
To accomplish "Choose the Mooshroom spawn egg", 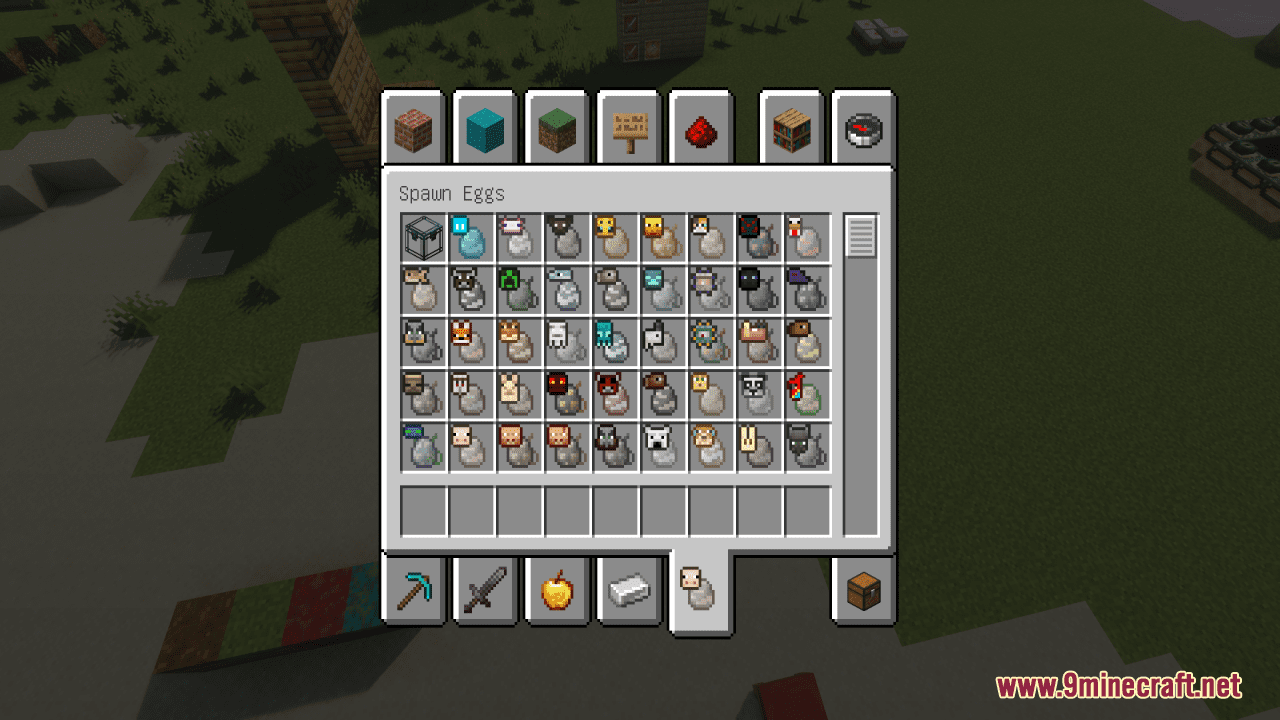I will click(x=615, y=394).
